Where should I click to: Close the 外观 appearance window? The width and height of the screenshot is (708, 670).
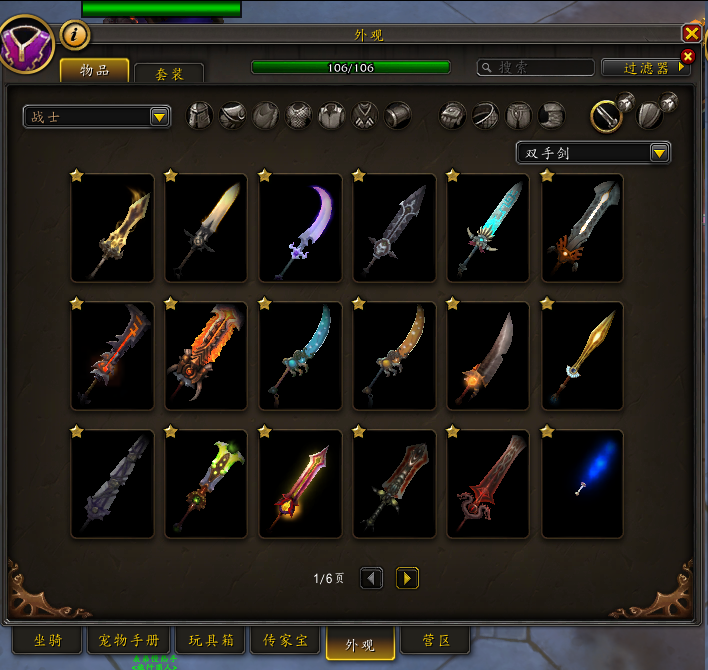click(690, 34)
